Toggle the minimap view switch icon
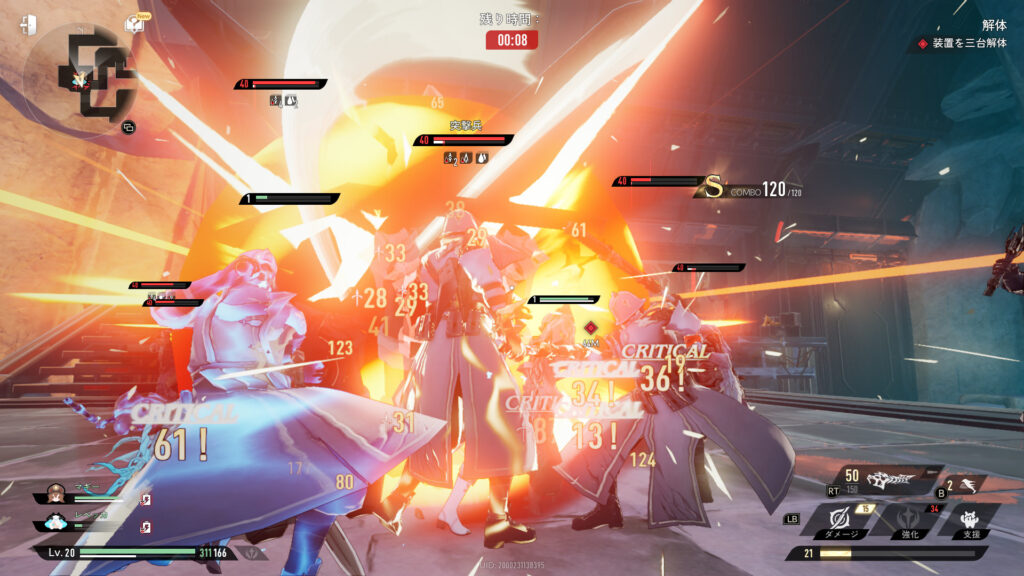 pos(128,127)
